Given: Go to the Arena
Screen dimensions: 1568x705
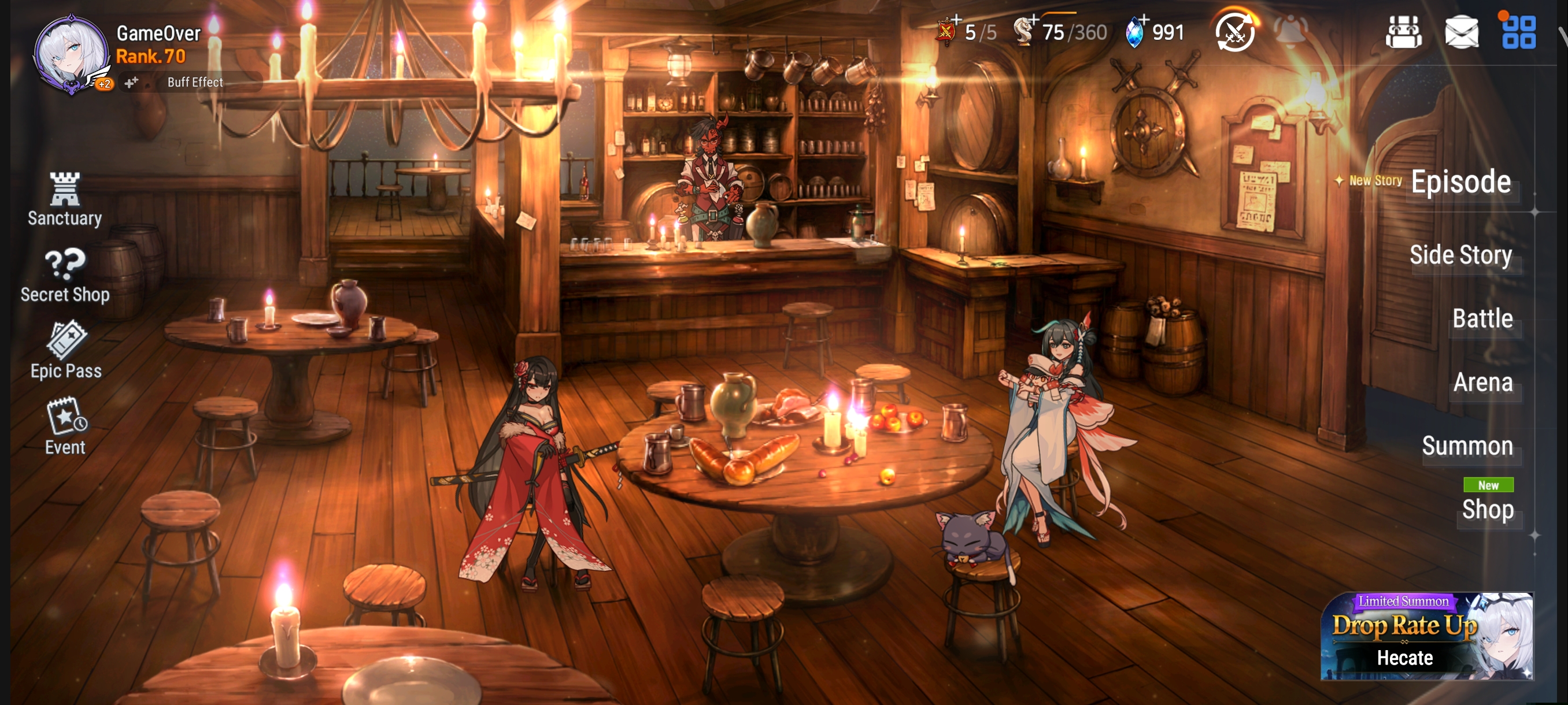Looking at the screenshot, I should point(1482,383).
